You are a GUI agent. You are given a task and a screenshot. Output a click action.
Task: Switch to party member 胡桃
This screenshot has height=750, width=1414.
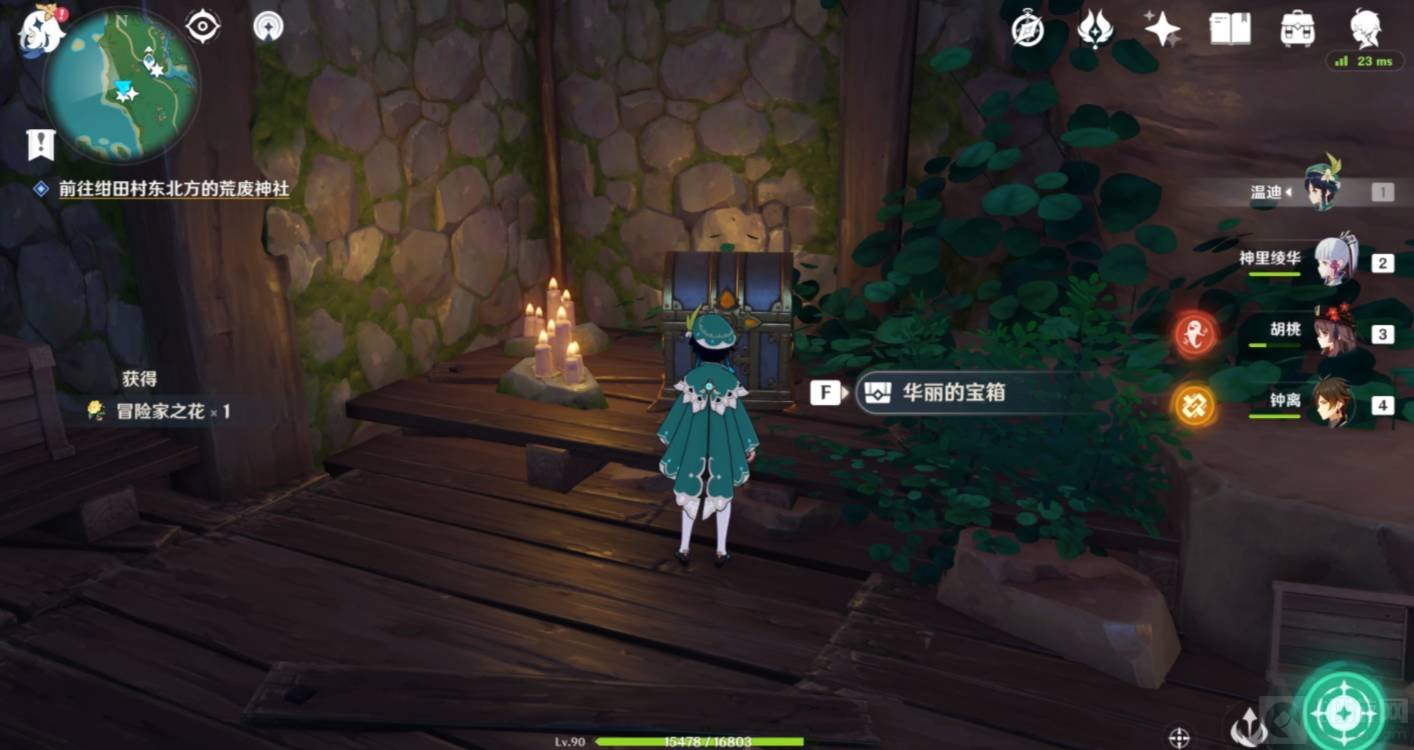[1332, 334]
